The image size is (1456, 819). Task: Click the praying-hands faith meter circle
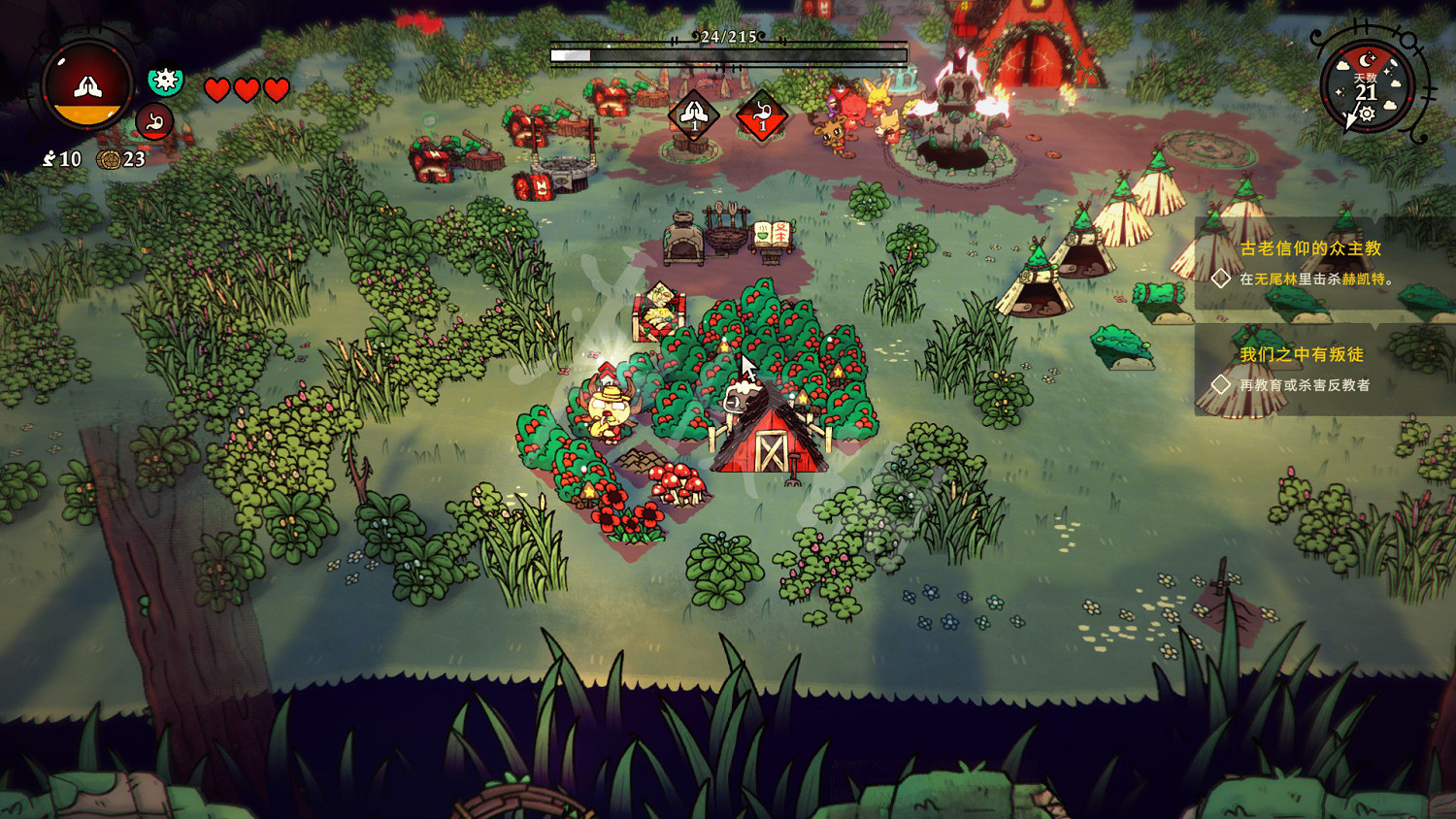click(x=87, y=85)
